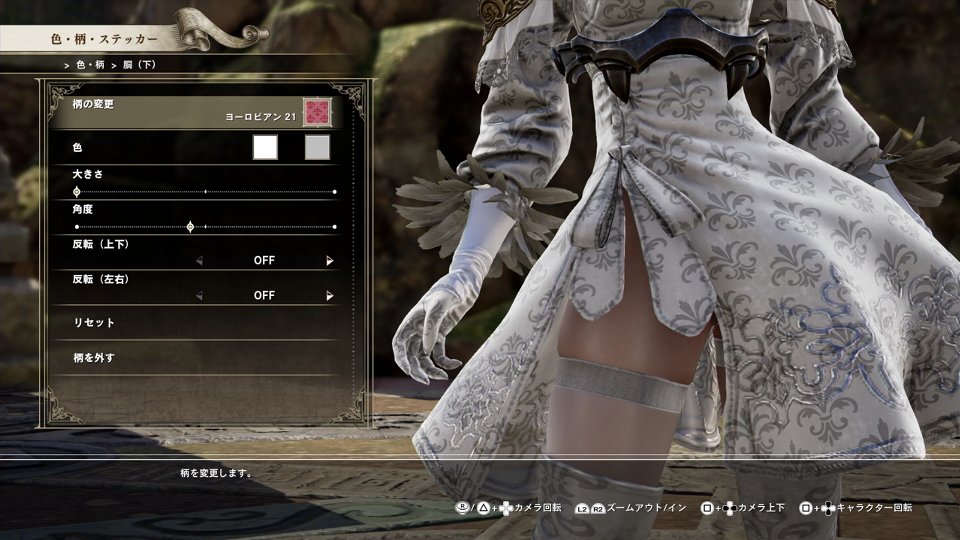Adjust the 大きさ size slider handle
This screenshot has width=960, height=540.
[x=77, y=191]
